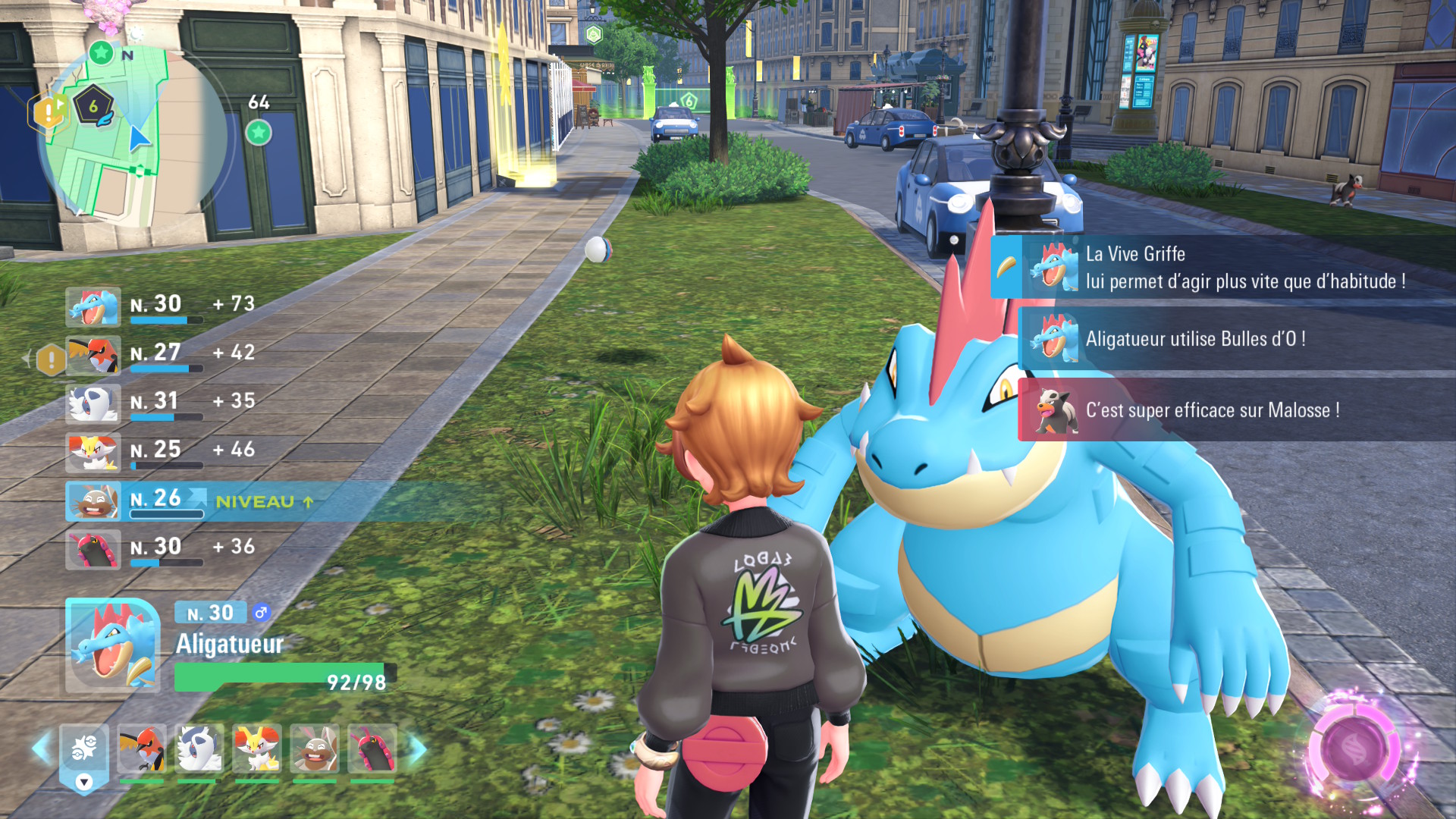
Task: Pick Braixen from the bottom party bar
Action: [x=257, y=748]
